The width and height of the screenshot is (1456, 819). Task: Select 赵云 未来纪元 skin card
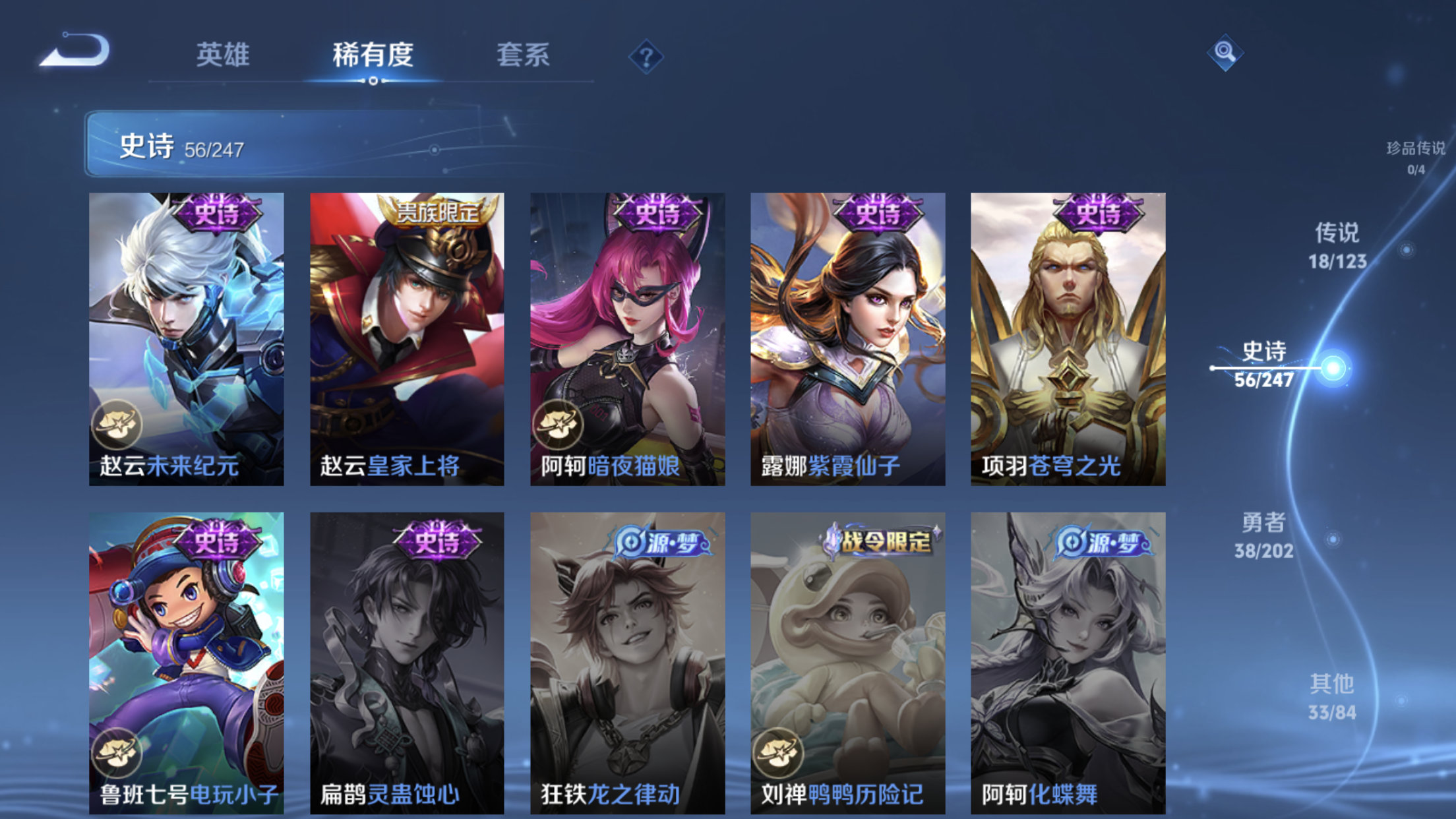coord(187,339)
